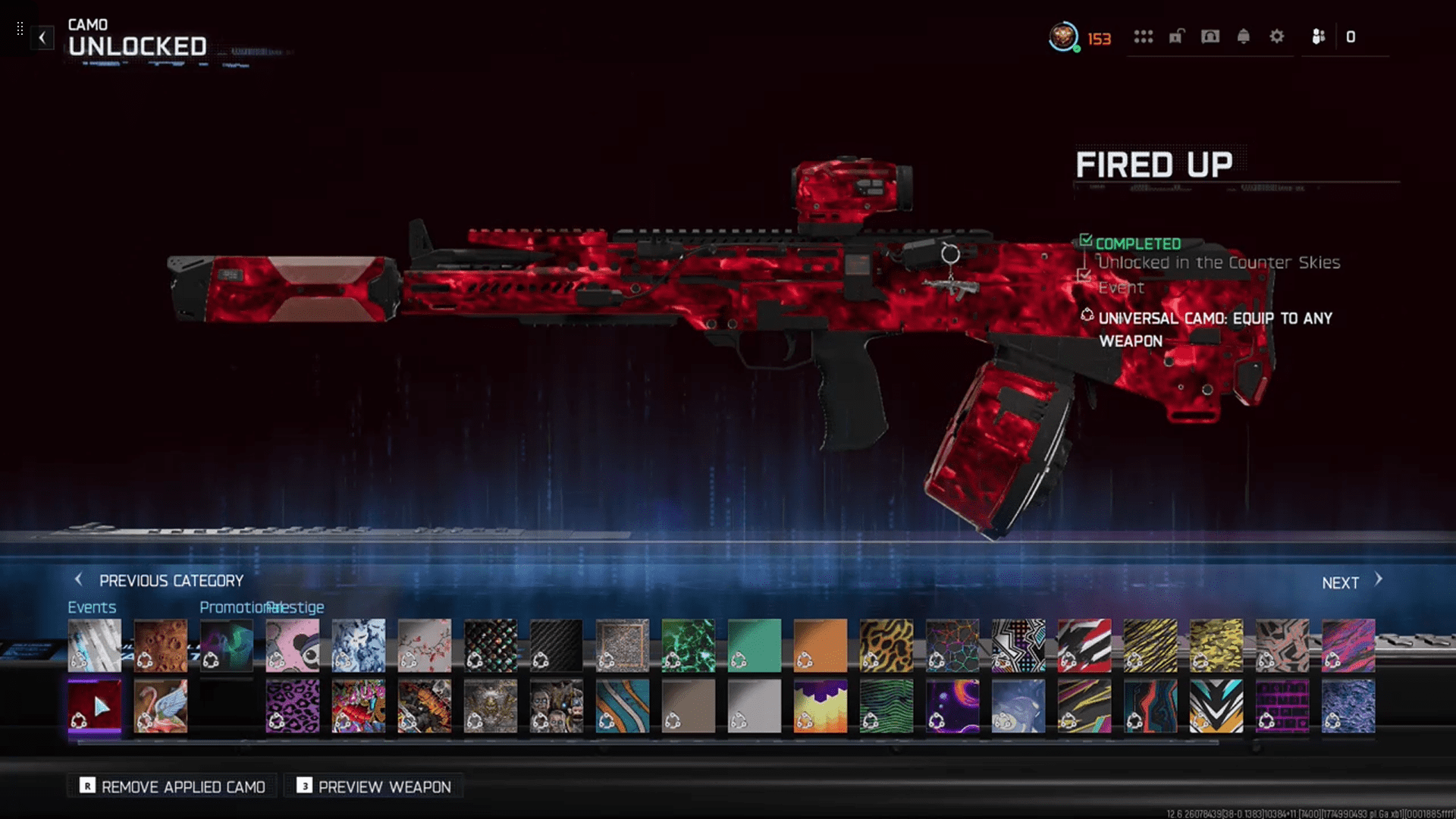This screenshot has height=819, width=1456.
Task: Choose the cherry blossom branch camo
Action: (425, 645)
